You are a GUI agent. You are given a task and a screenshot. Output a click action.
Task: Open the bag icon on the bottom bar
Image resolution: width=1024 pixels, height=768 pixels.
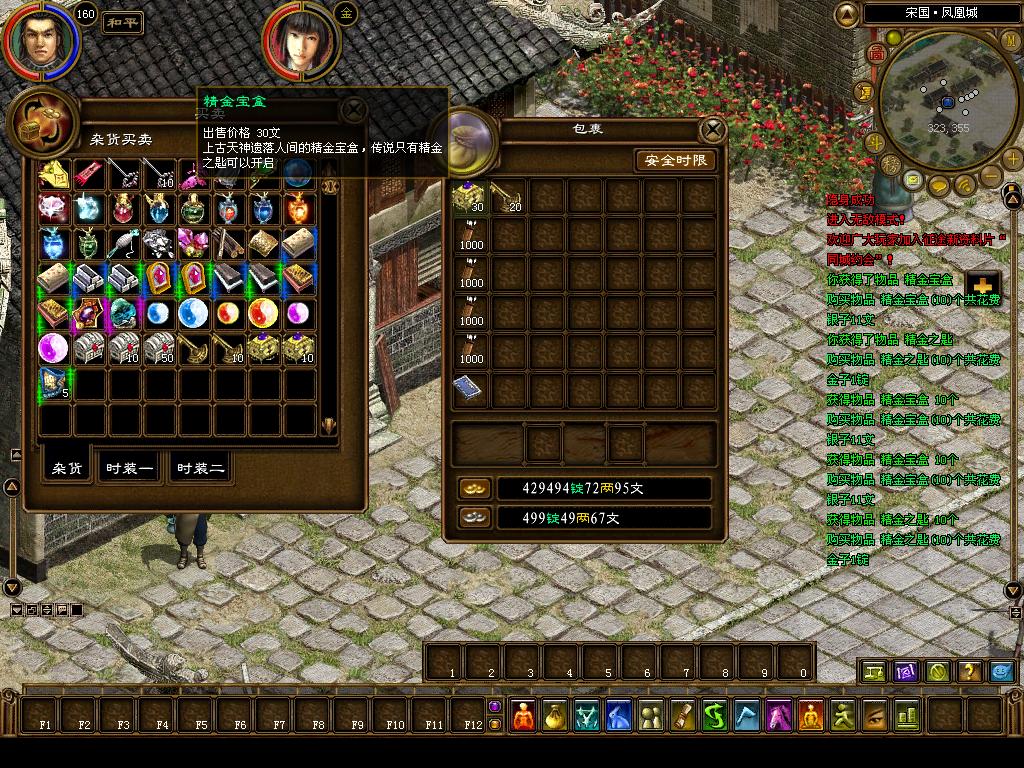pos(555,715)
